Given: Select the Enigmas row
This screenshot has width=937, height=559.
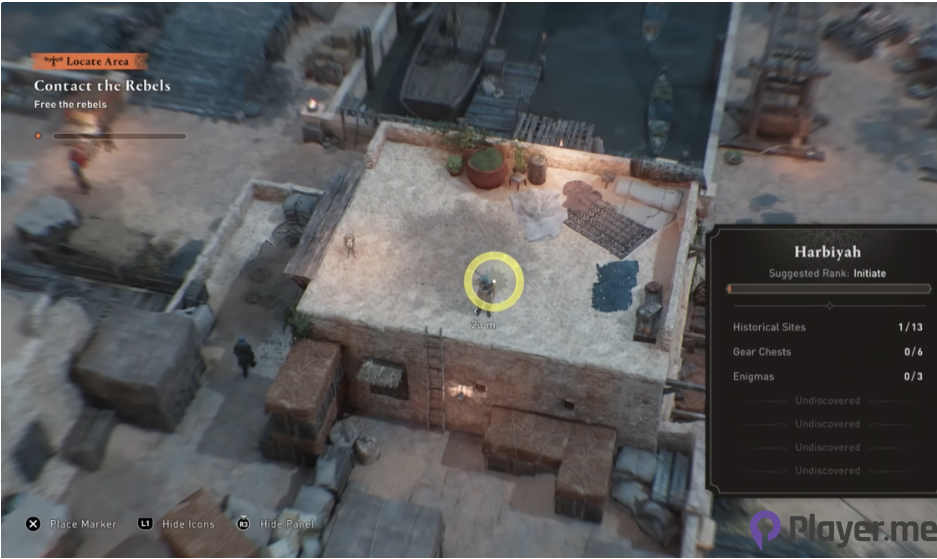Looking at the screenshot, I should pyautogui.click(x=827, y=377).
